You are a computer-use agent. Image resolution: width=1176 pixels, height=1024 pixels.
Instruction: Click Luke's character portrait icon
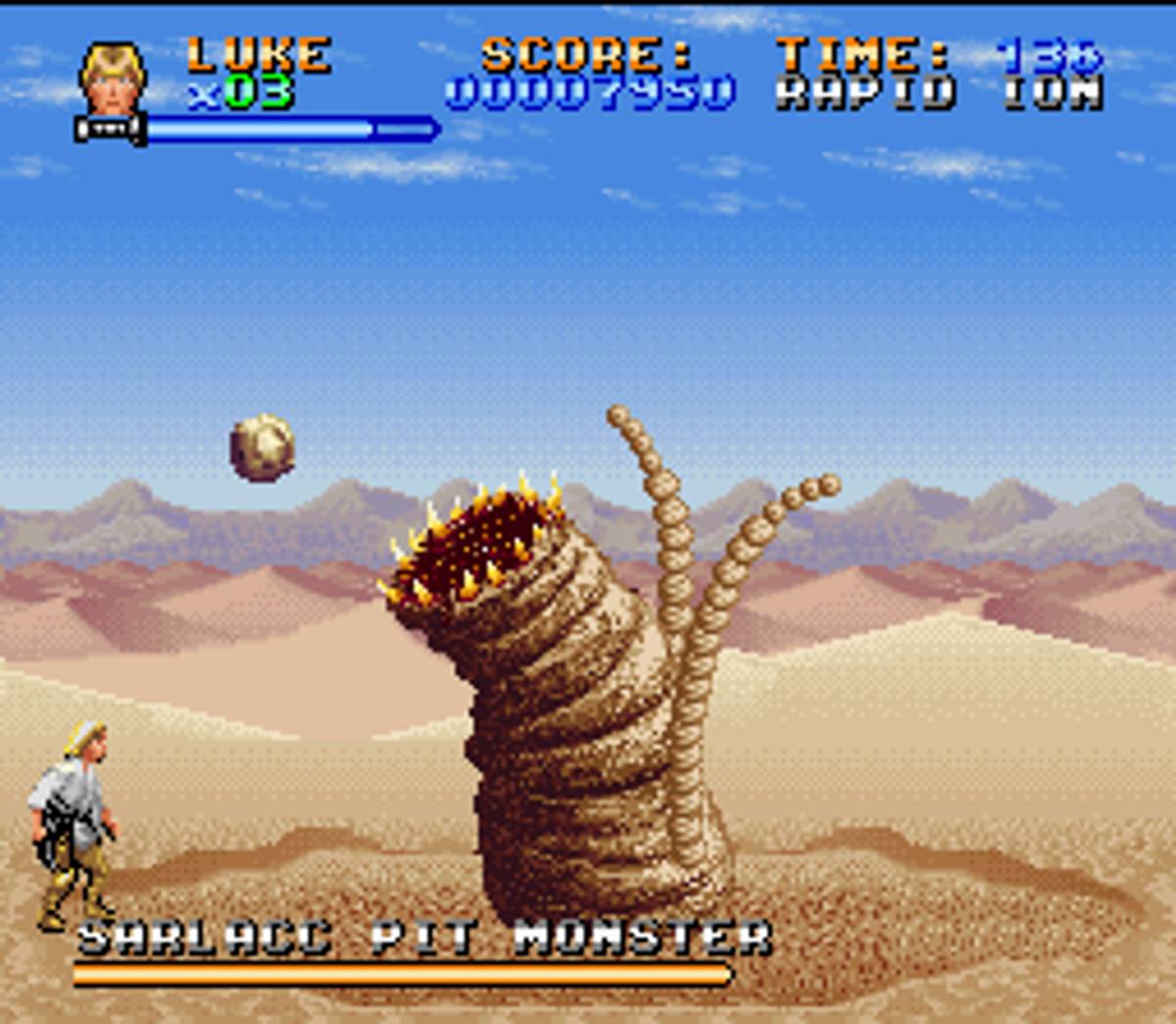(x=113, y=78)
